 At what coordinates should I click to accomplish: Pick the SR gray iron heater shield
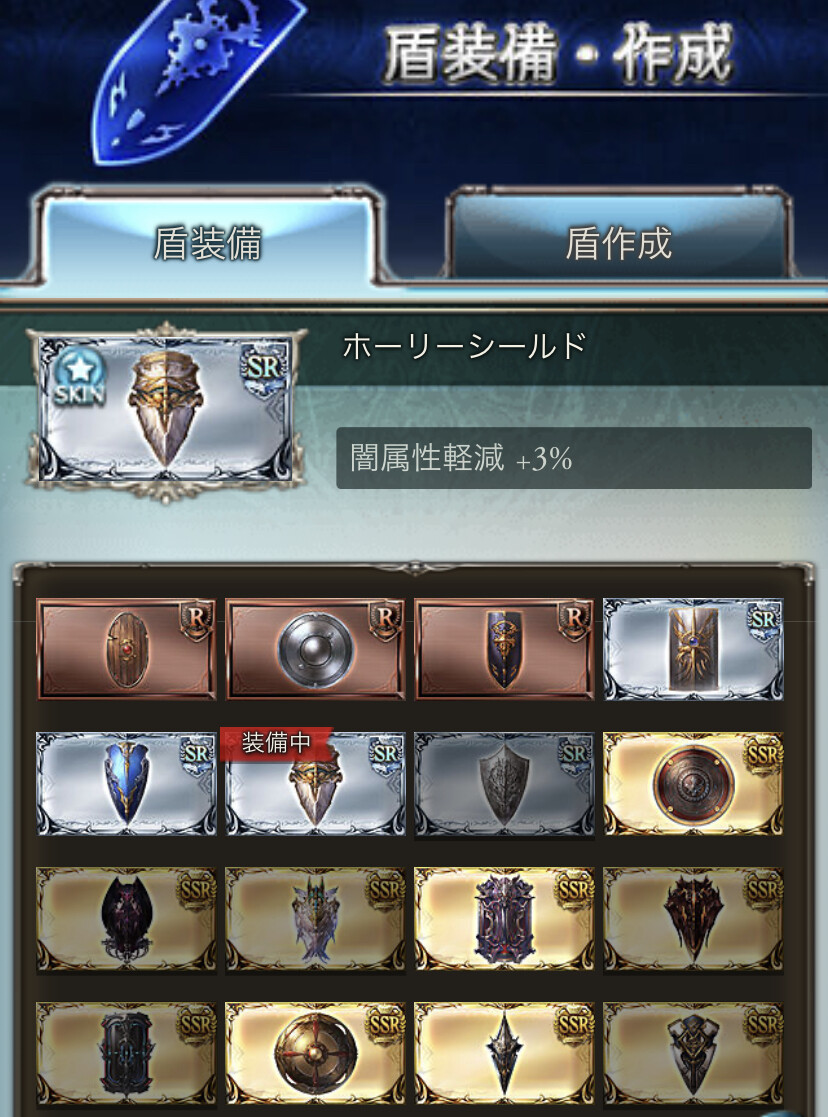[x=504, y=783]
